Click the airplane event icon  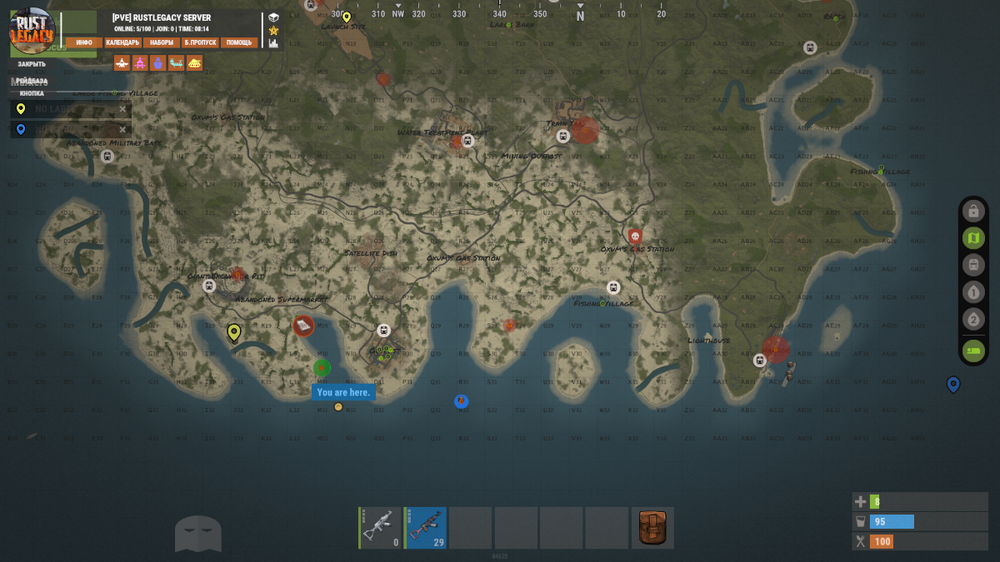[122, 63]
